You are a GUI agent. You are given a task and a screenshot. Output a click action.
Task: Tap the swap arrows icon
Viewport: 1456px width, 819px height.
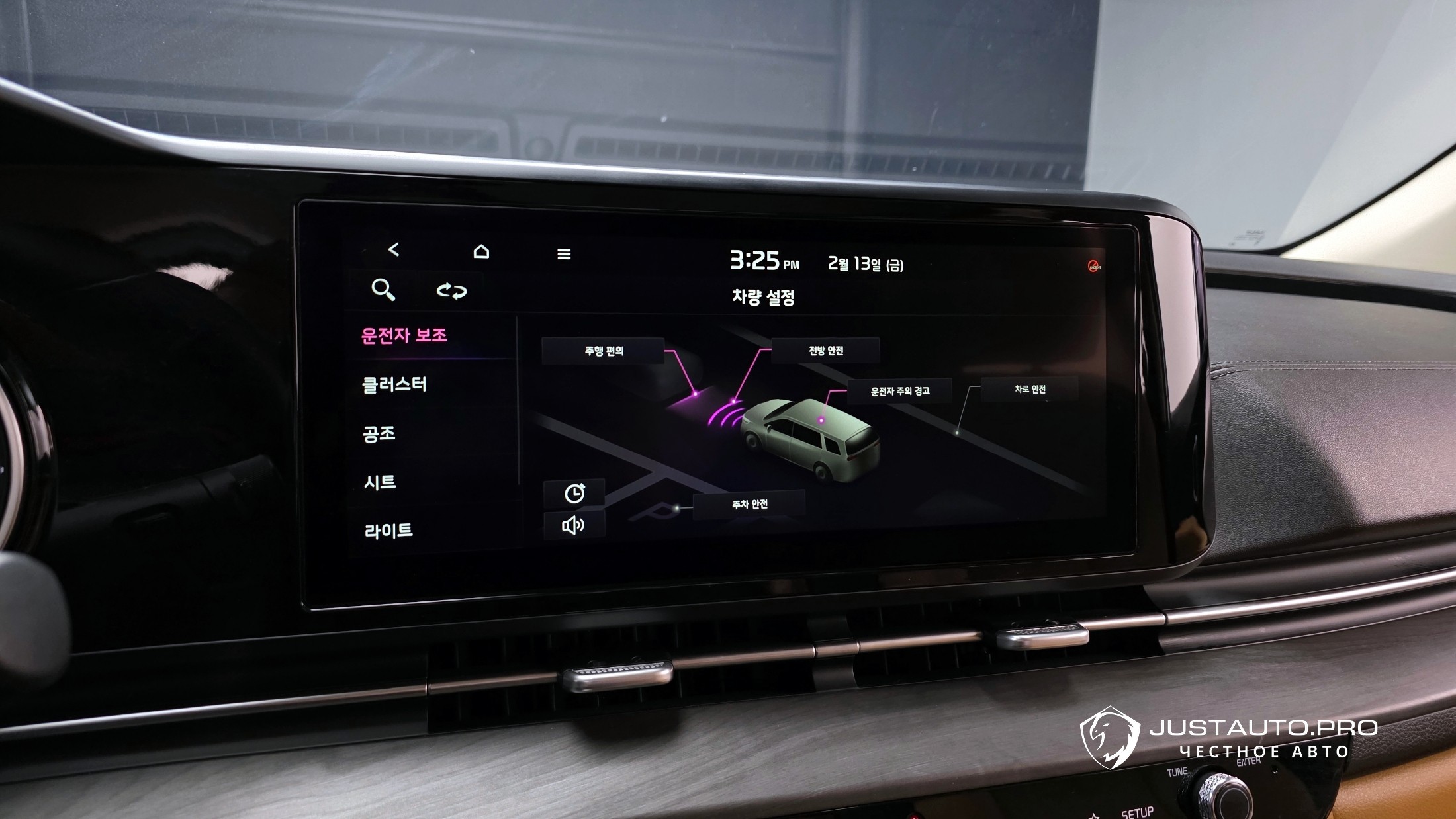pos(451,291)
